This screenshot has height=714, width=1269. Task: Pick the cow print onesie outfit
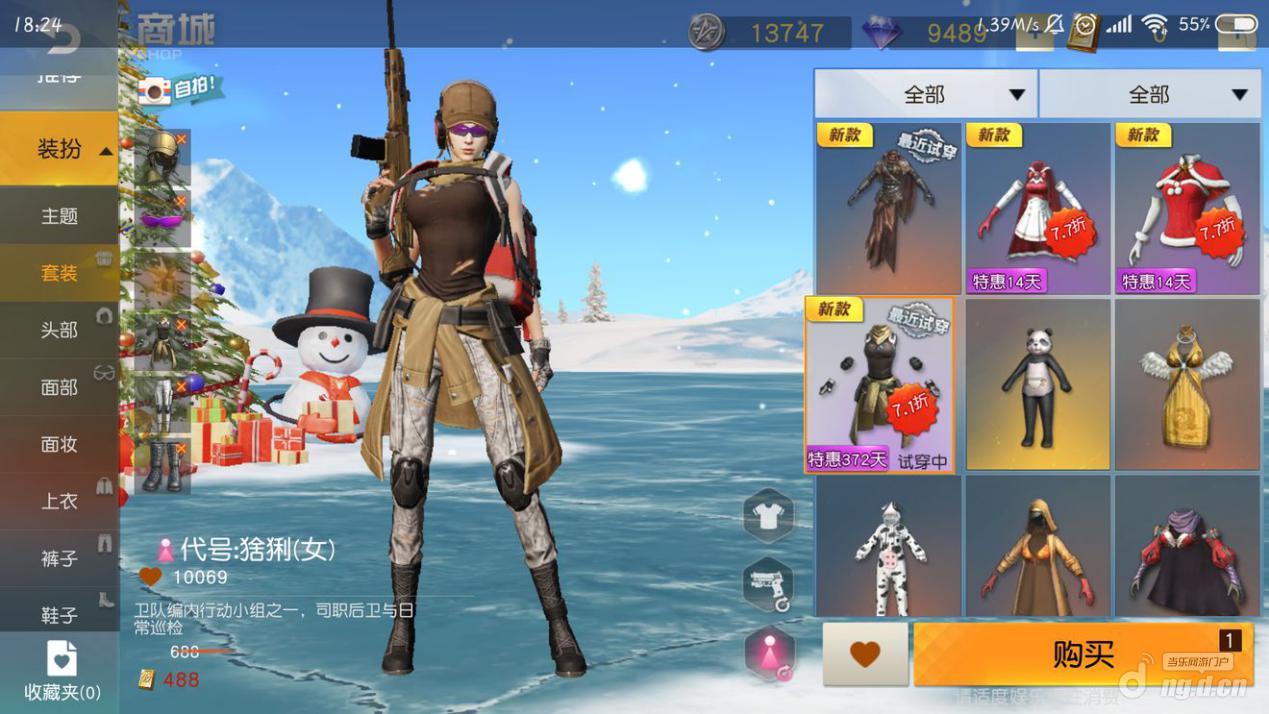coord(888,548)
